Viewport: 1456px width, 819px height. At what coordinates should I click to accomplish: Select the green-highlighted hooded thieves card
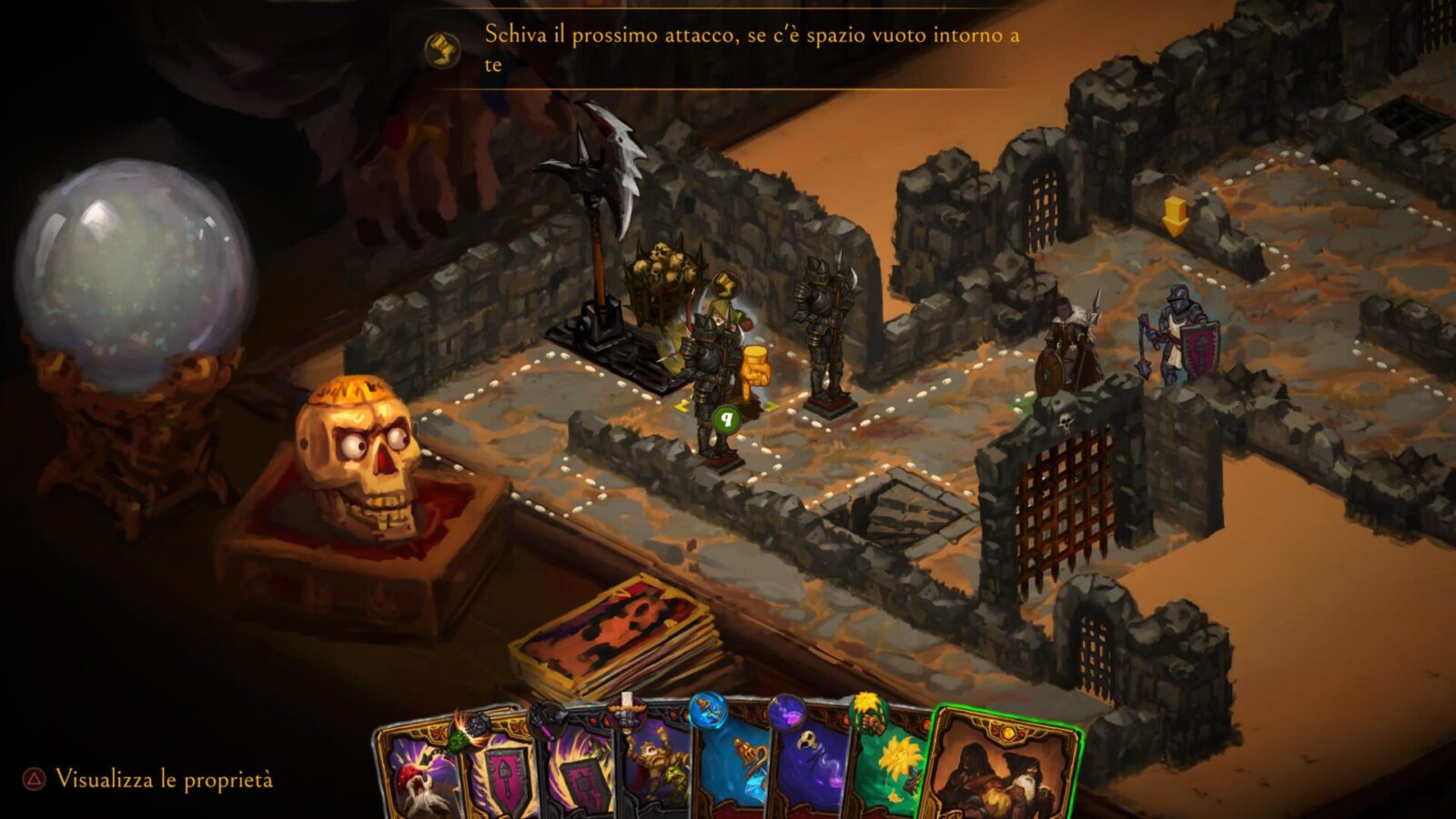(1001, 769)
